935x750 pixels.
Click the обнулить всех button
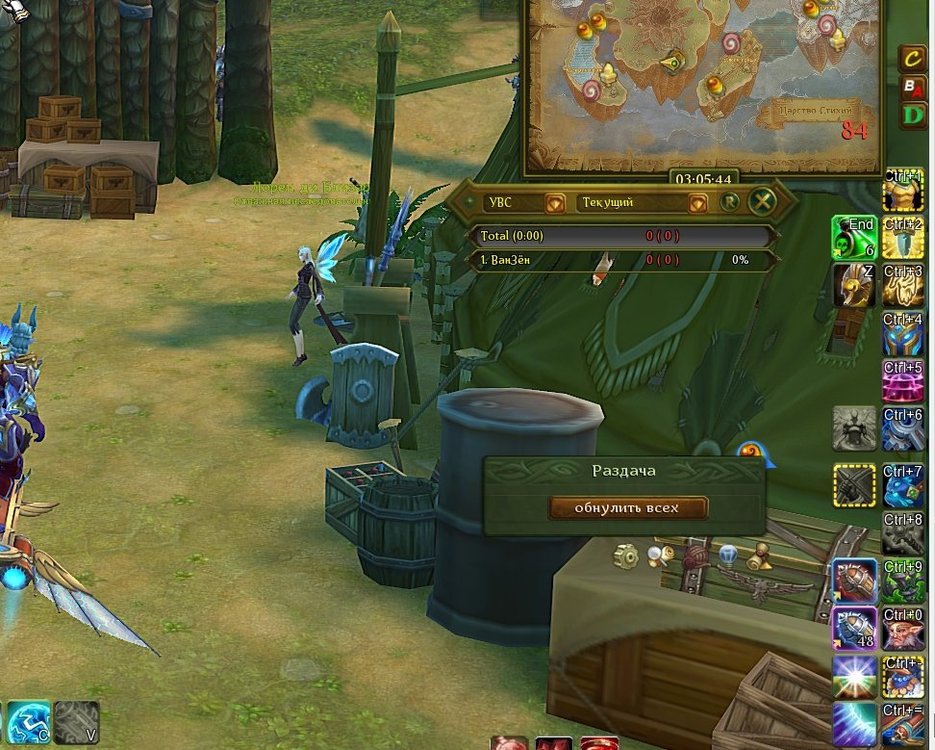[x=627, y=508]
